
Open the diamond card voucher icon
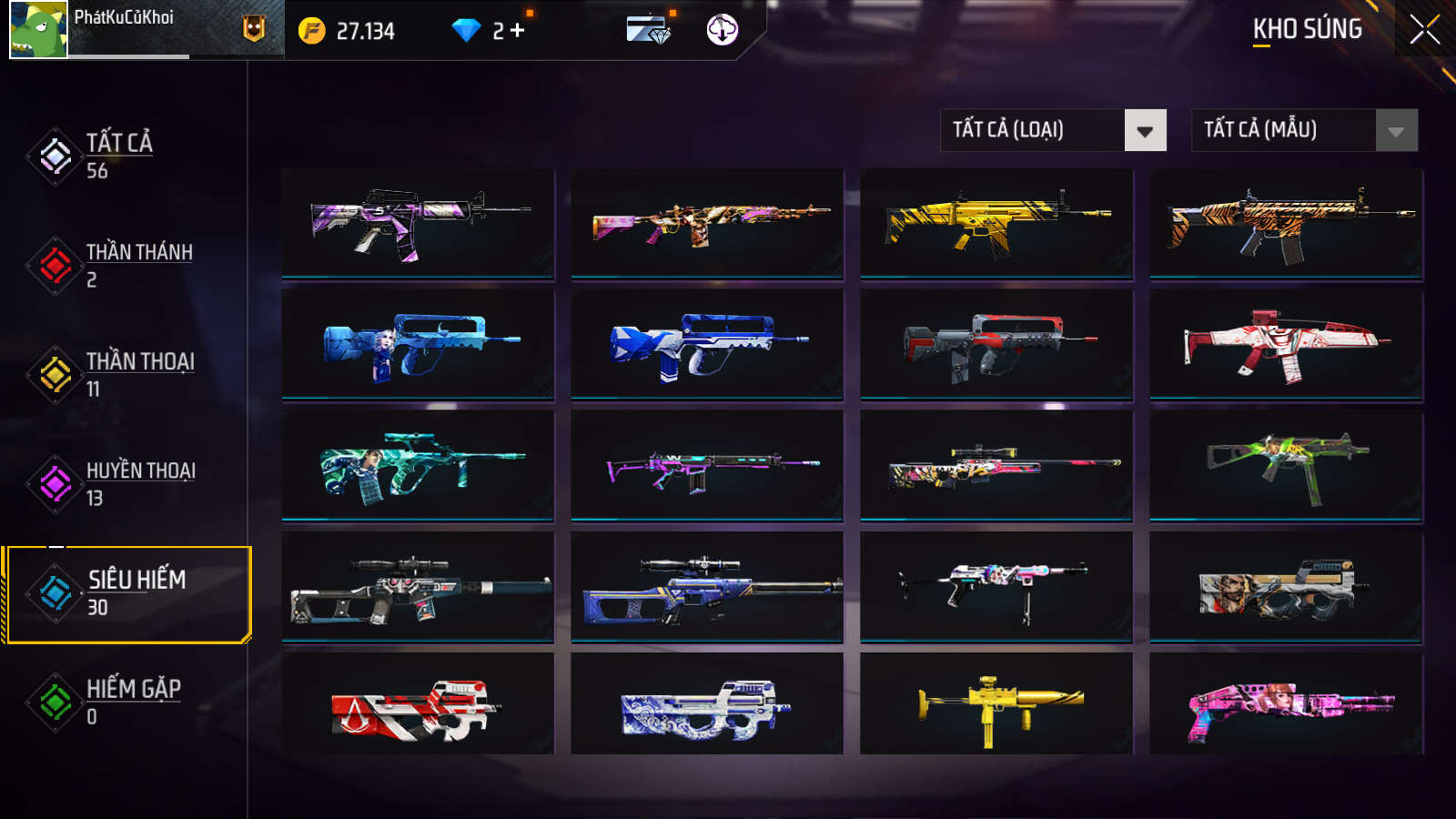(x=649, y=30)
